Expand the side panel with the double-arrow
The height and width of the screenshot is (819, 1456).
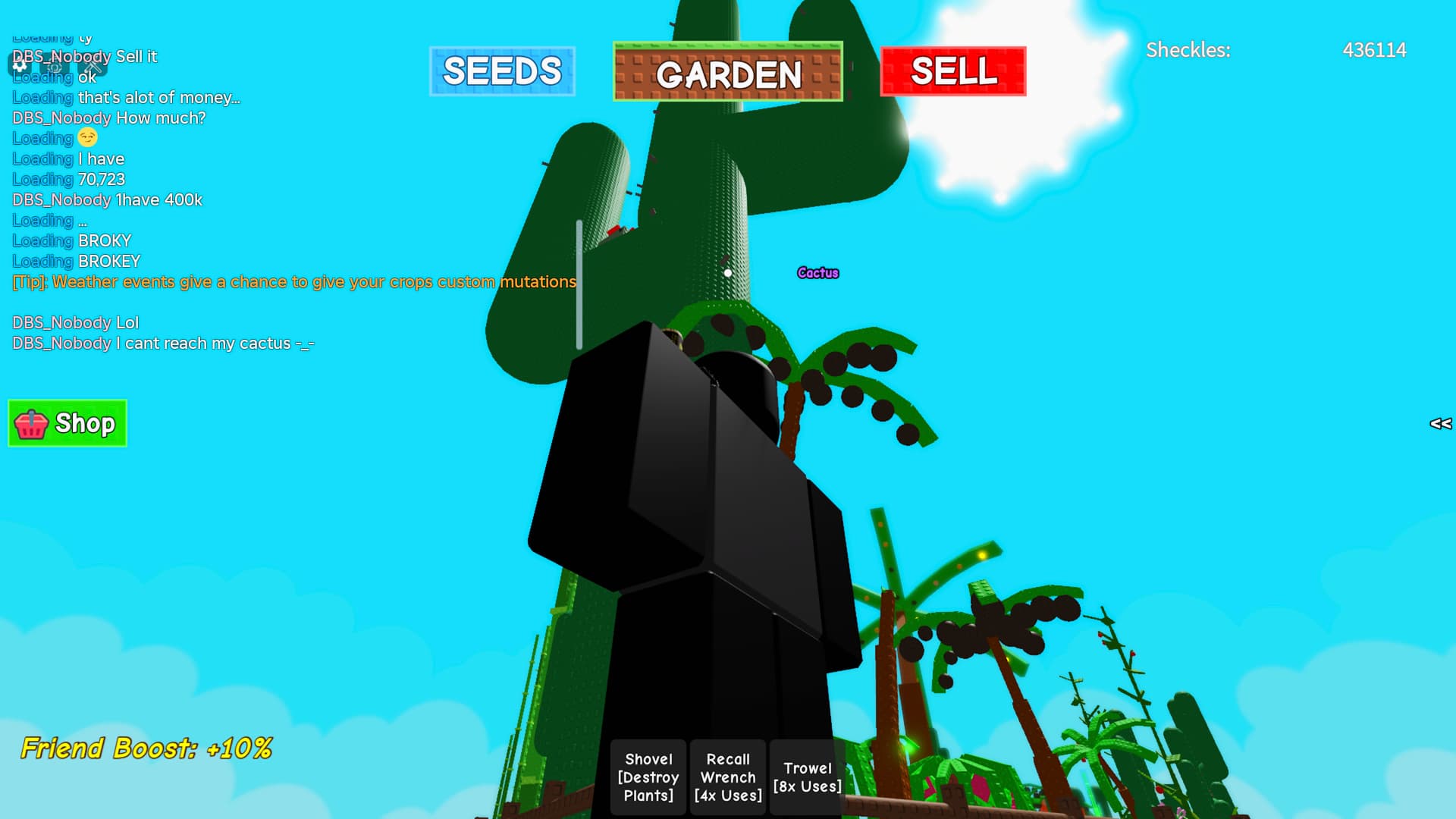pos(1440,424)
